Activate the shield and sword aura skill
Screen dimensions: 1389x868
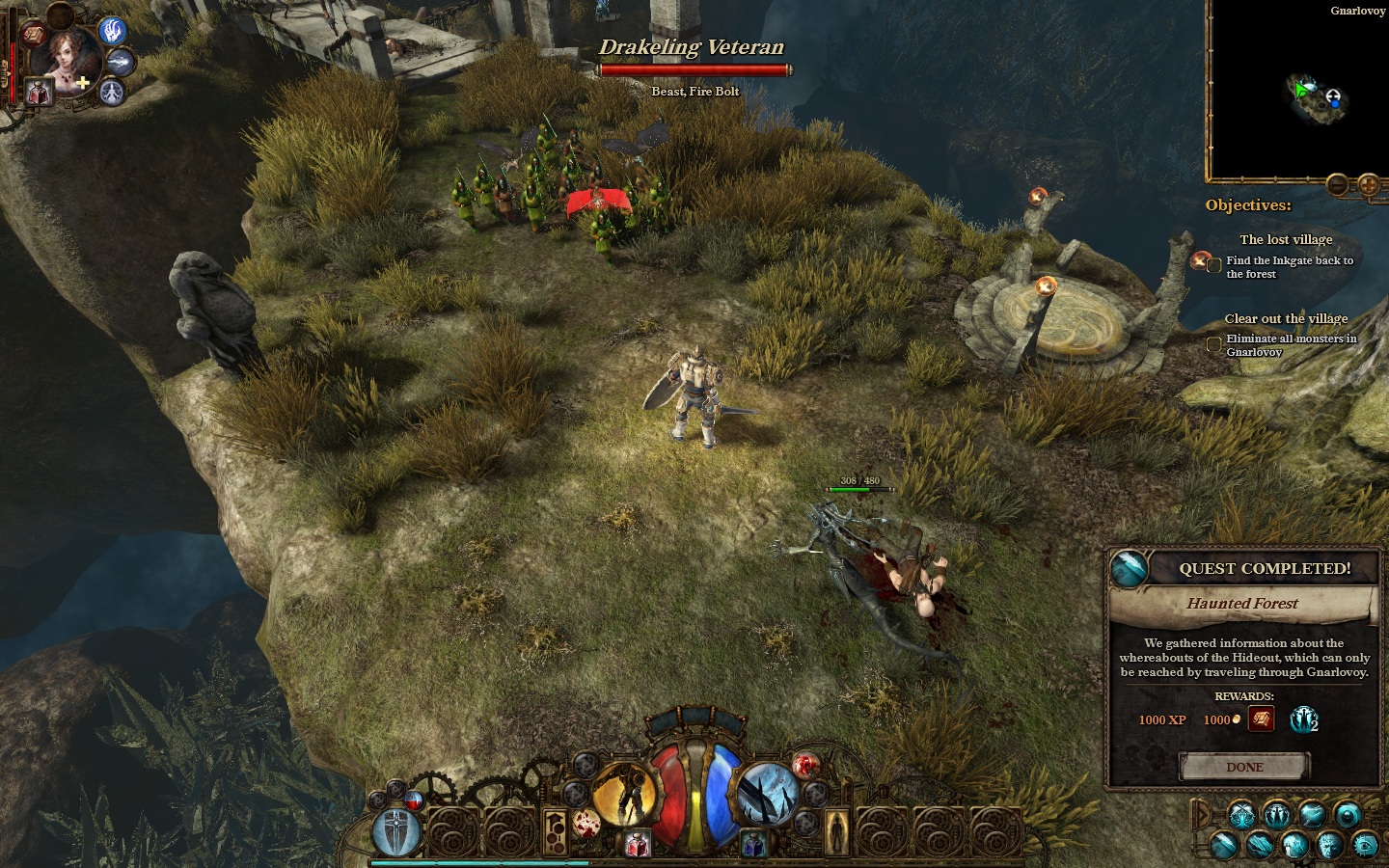point(395,831)
